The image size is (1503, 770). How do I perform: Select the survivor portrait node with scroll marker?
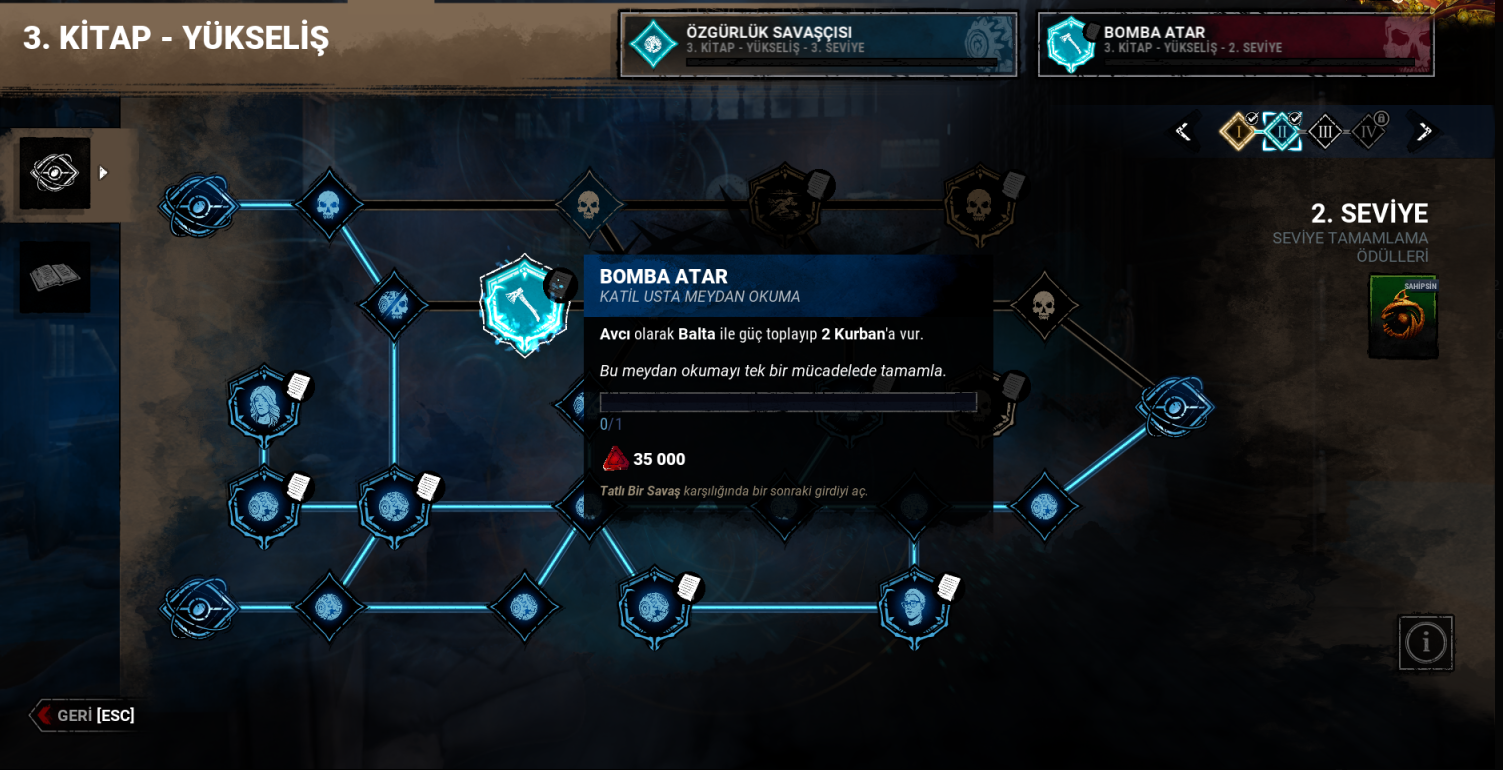(x=263, y=407)
